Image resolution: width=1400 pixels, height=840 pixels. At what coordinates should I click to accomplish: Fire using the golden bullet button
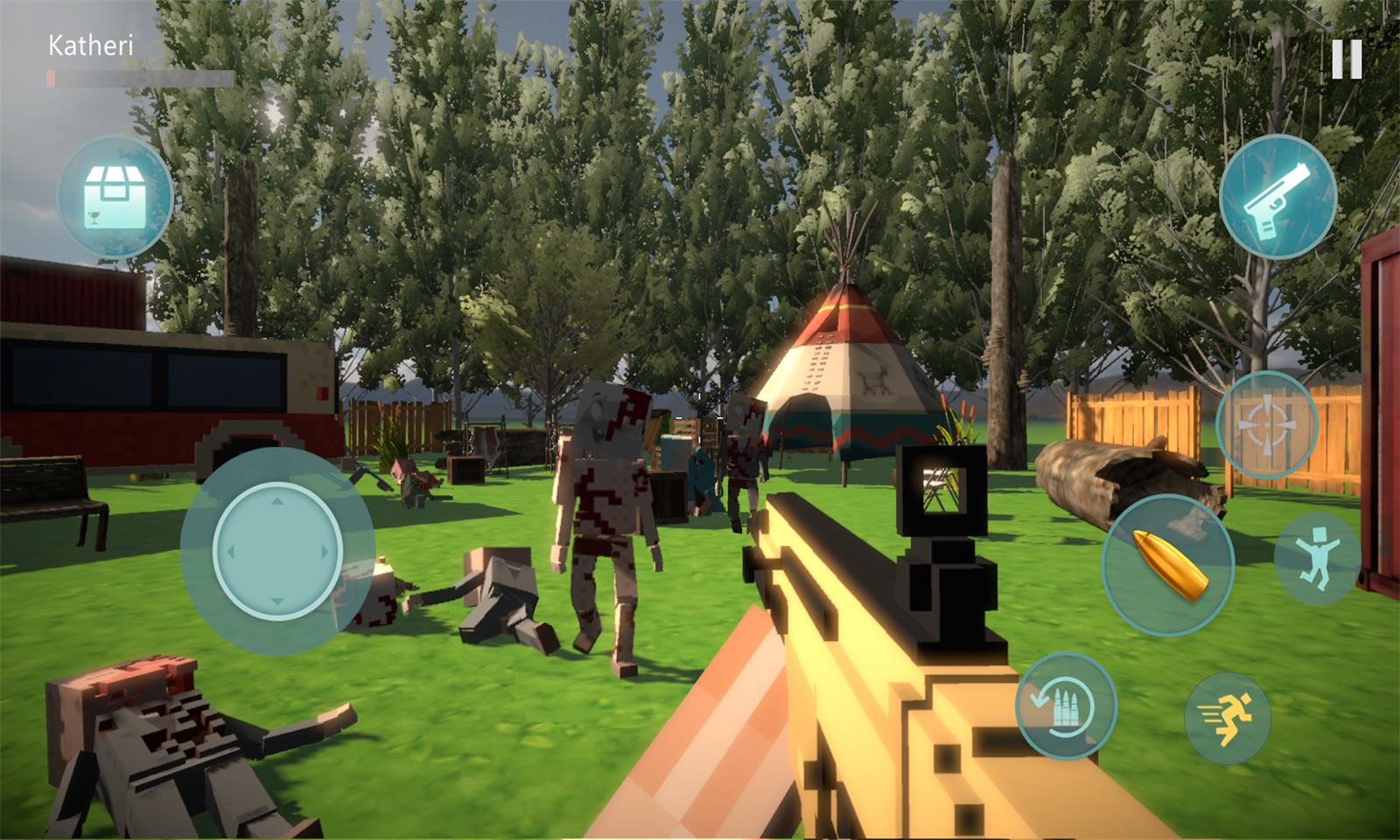pos(1167,564)
